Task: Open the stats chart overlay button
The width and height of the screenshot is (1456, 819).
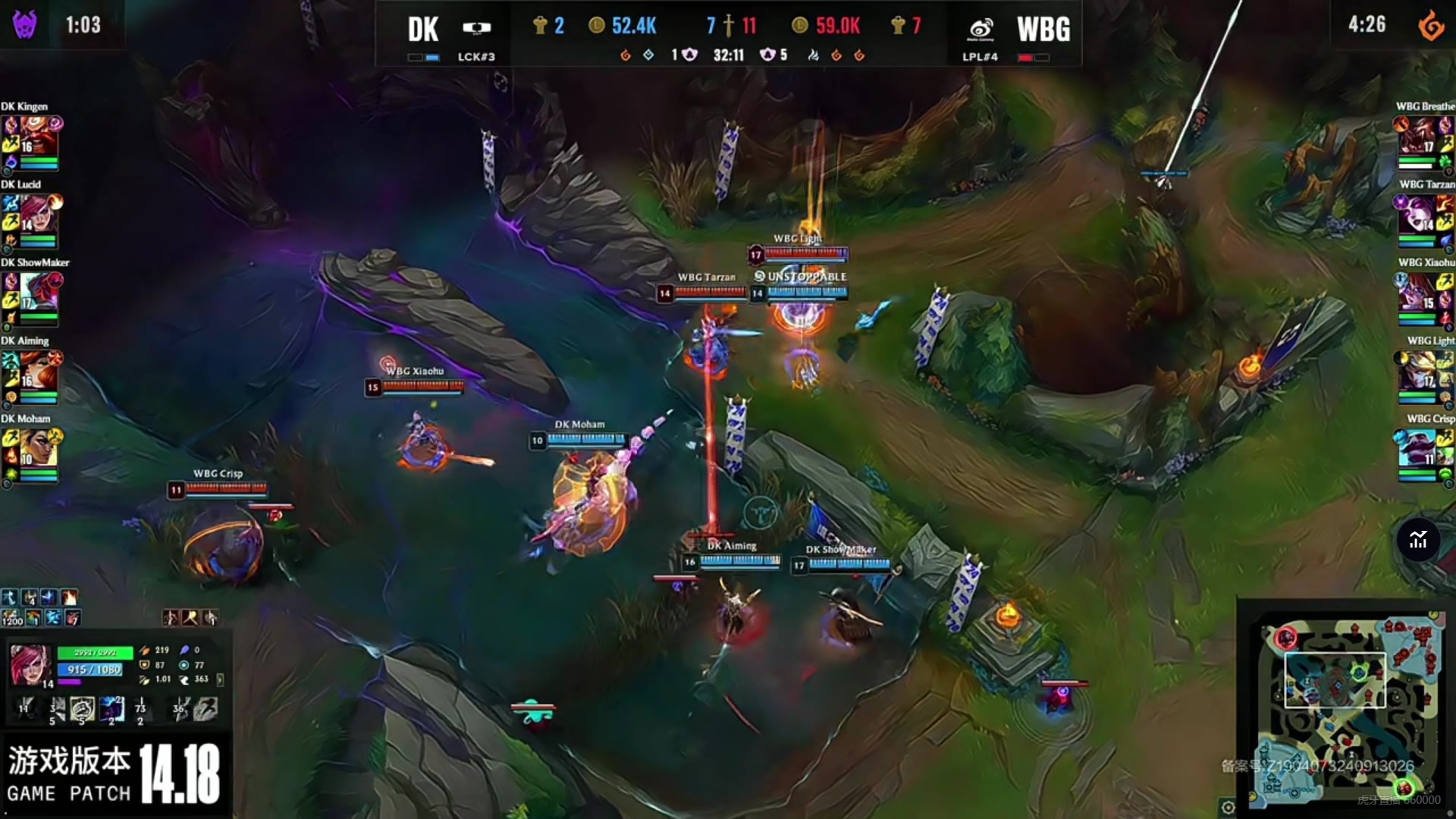Action: click(x=1417, y=540)
